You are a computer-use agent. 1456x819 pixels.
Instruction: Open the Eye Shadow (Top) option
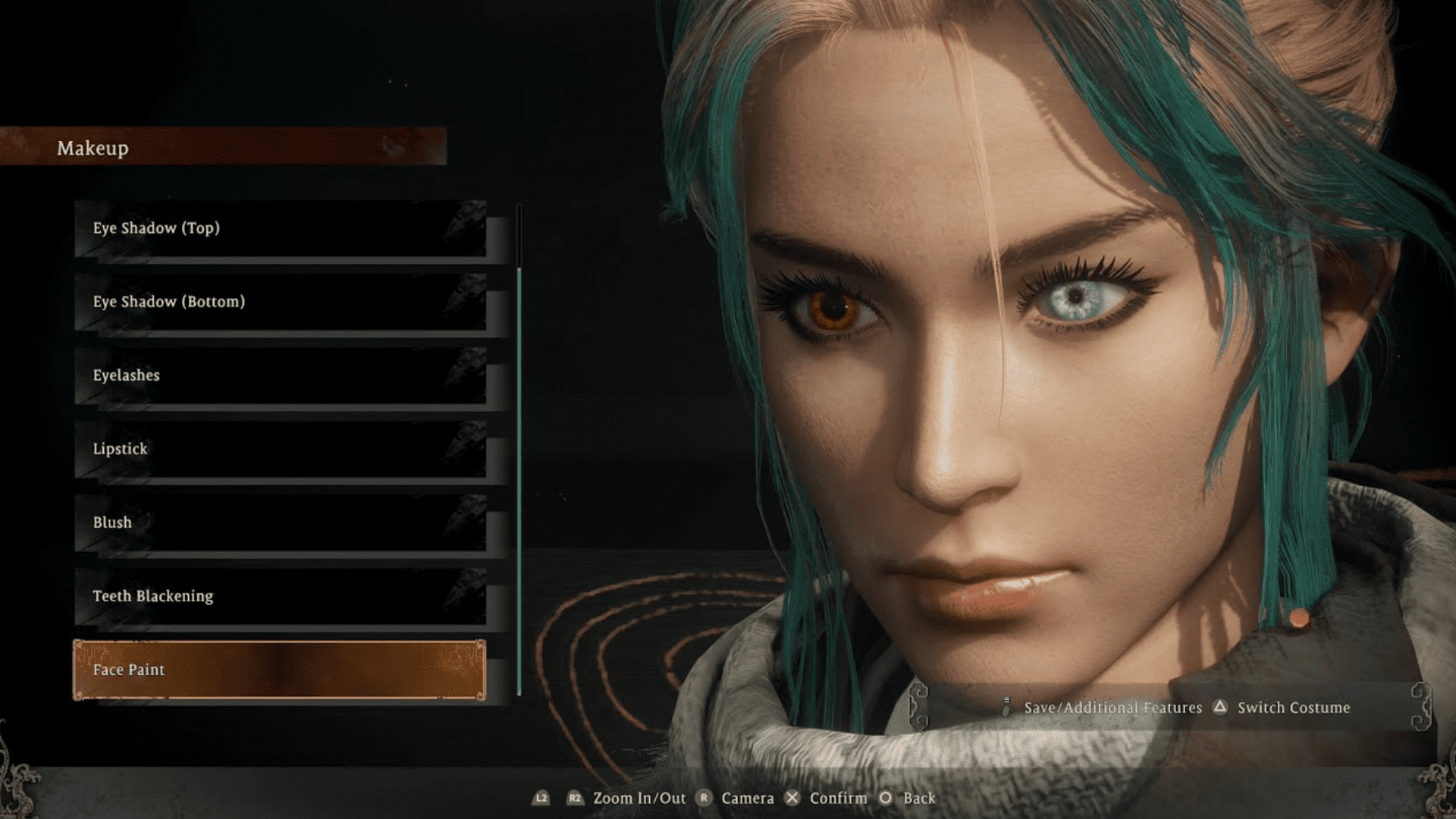pos(281,228)
